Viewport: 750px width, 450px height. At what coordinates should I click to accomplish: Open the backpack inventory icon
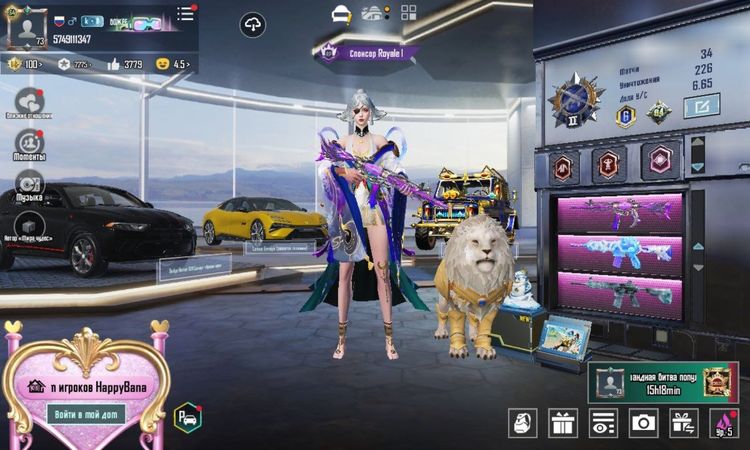coord(523,423)
